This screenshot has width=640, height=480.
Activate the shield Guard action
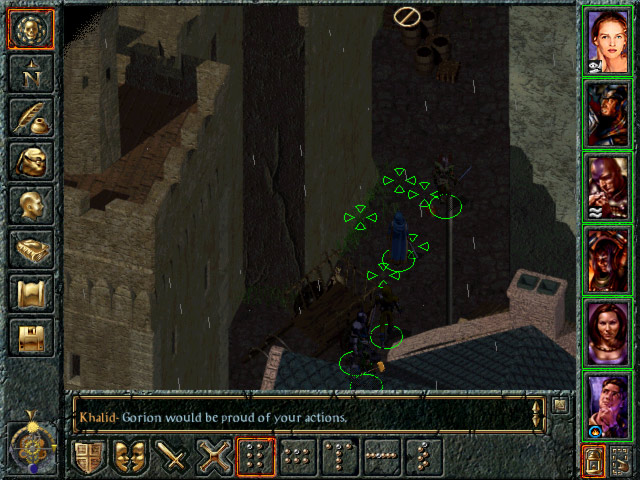tap(89, 456)
